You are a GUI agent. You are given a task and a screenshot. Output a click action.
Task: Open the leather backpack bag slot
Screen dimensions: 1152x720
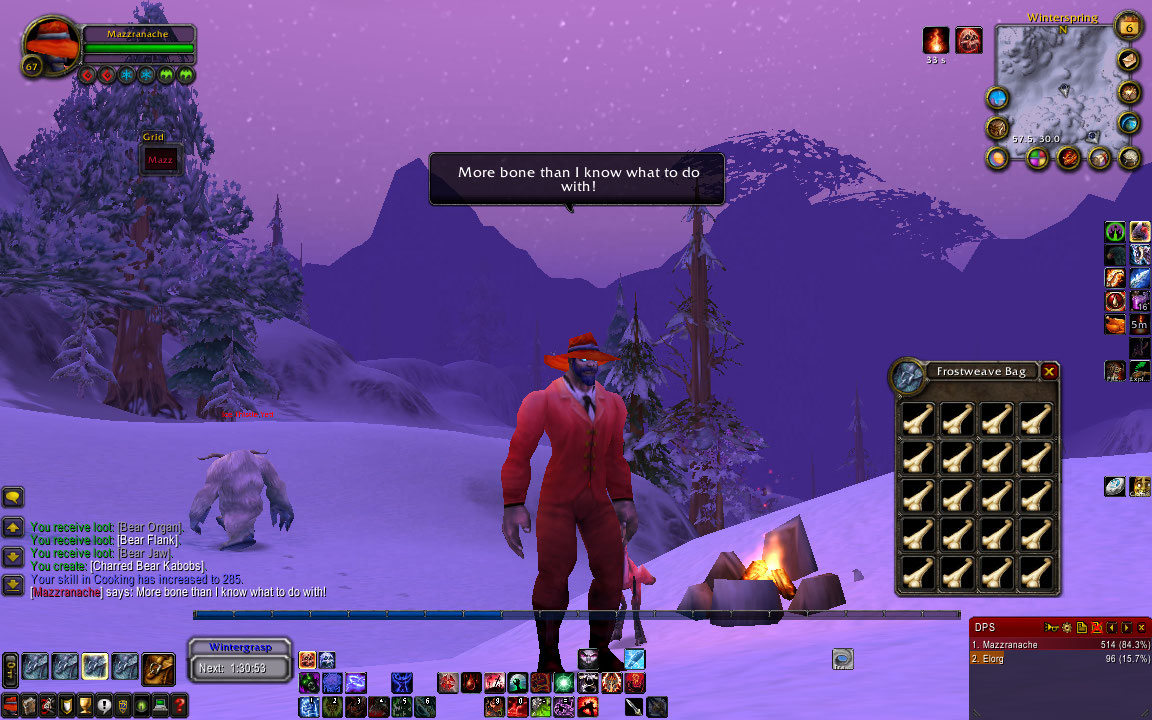click(x=159, y=667)
